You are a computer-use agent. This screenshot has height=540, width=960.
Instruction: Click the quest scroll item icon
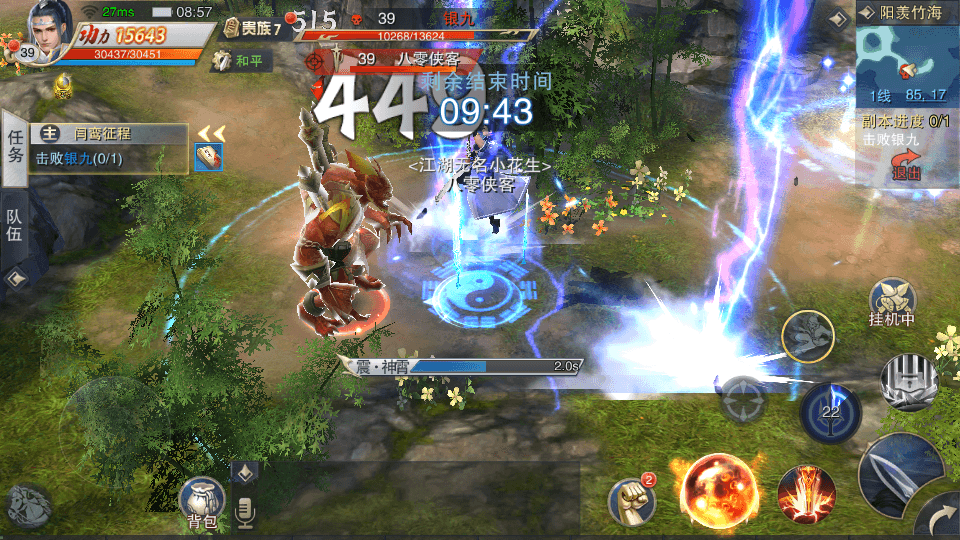208,157
